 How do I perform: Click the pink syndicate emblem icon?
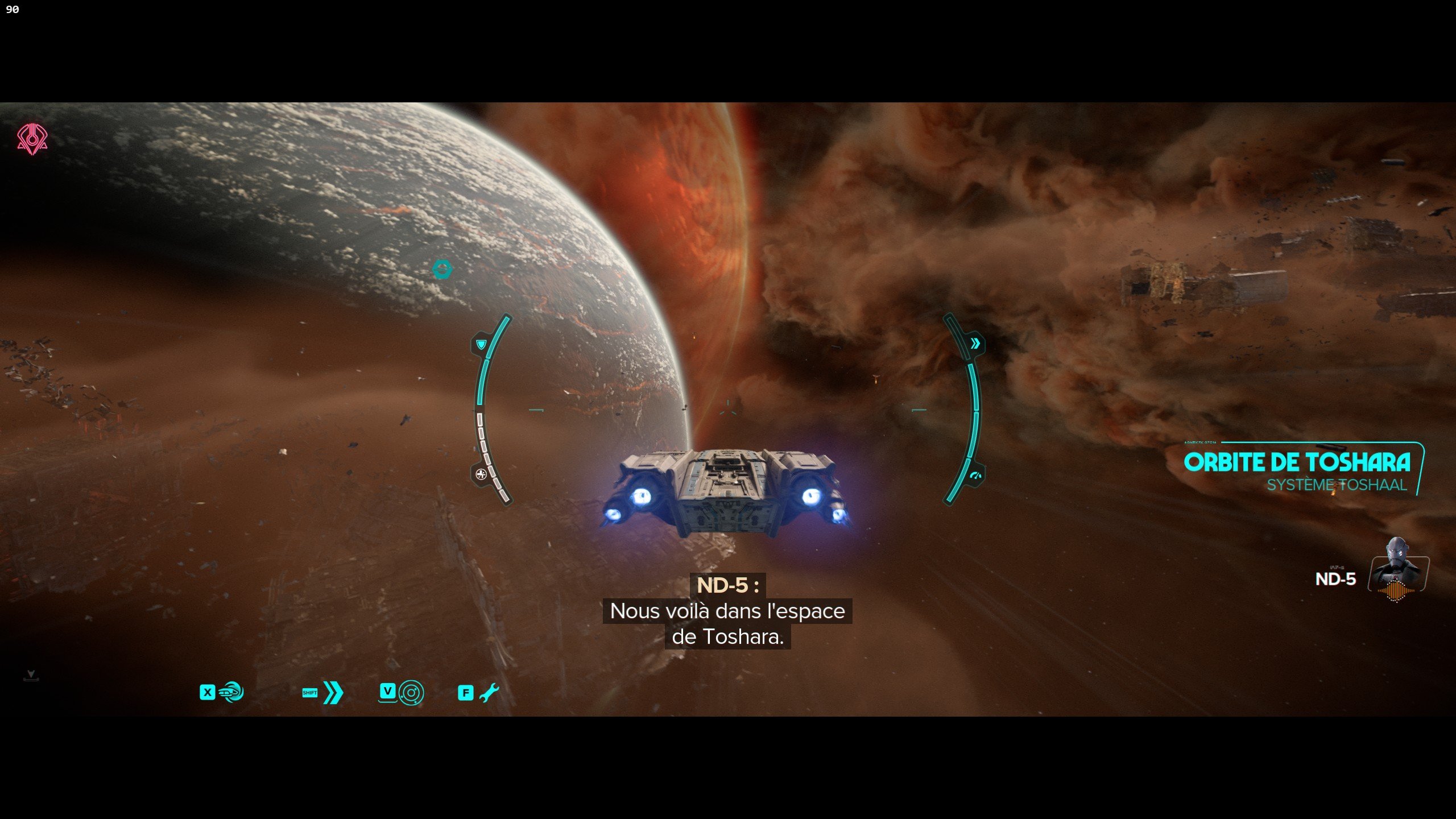pos(32,139)
